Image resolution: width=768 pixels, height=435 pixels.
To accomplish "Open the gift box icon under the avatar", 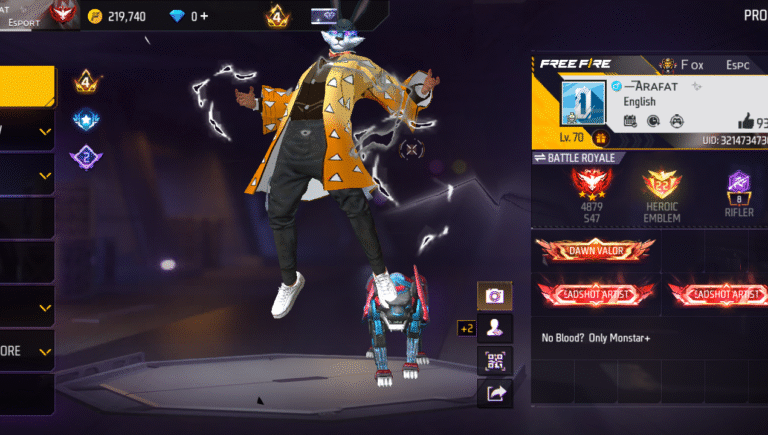I will (601, 139).
